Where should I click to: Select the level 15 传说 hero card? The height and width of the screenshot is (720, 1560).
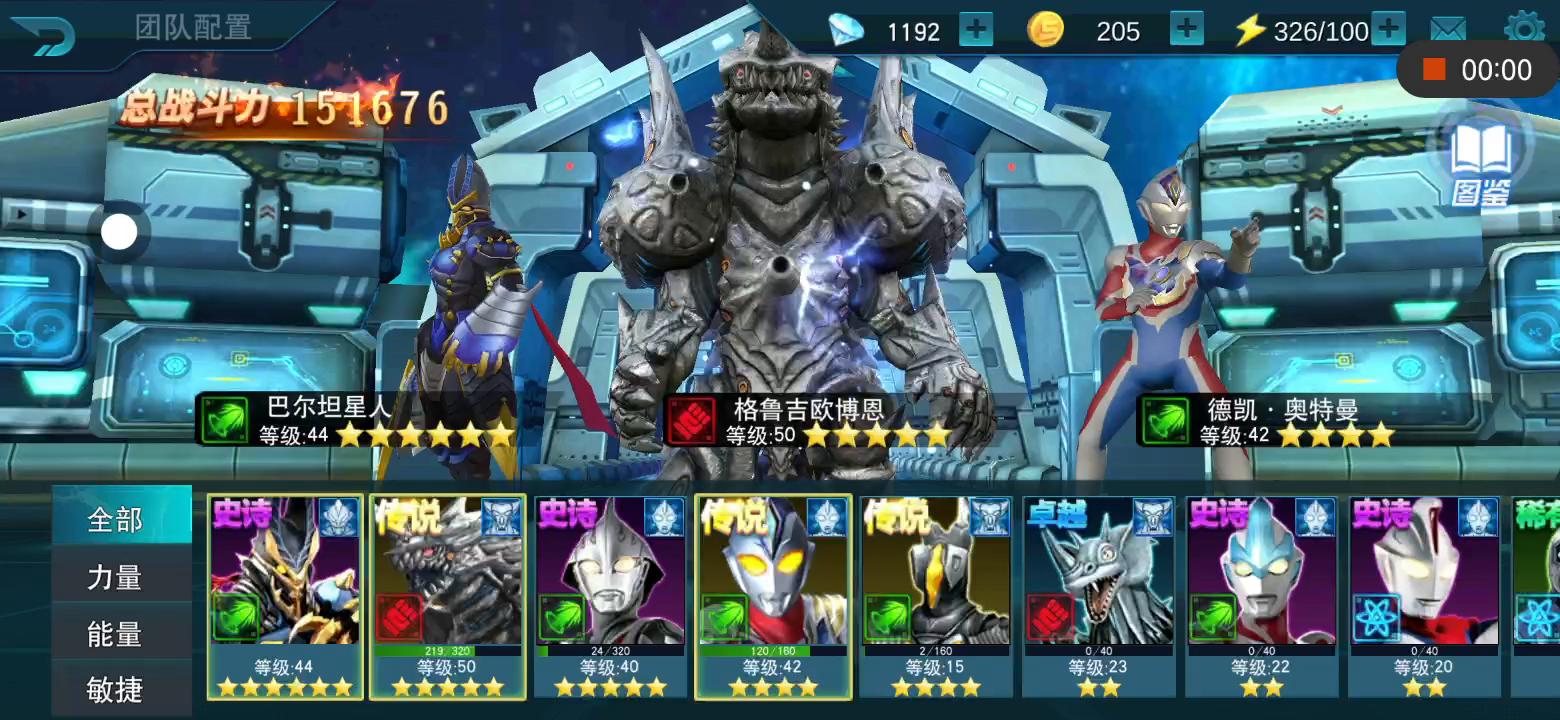point(936,595)
